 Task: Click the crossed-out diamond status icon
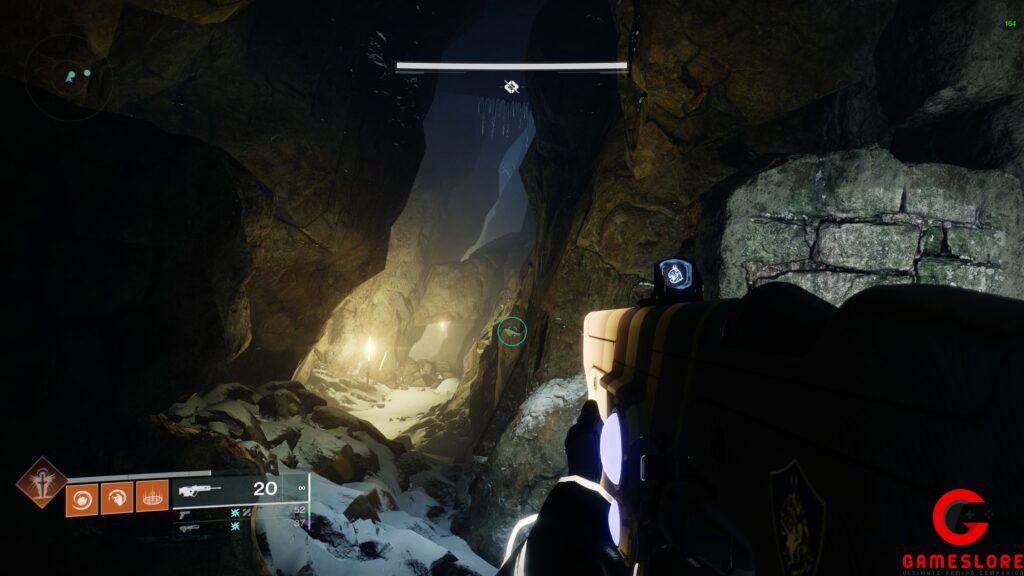(x=511, y=87)
